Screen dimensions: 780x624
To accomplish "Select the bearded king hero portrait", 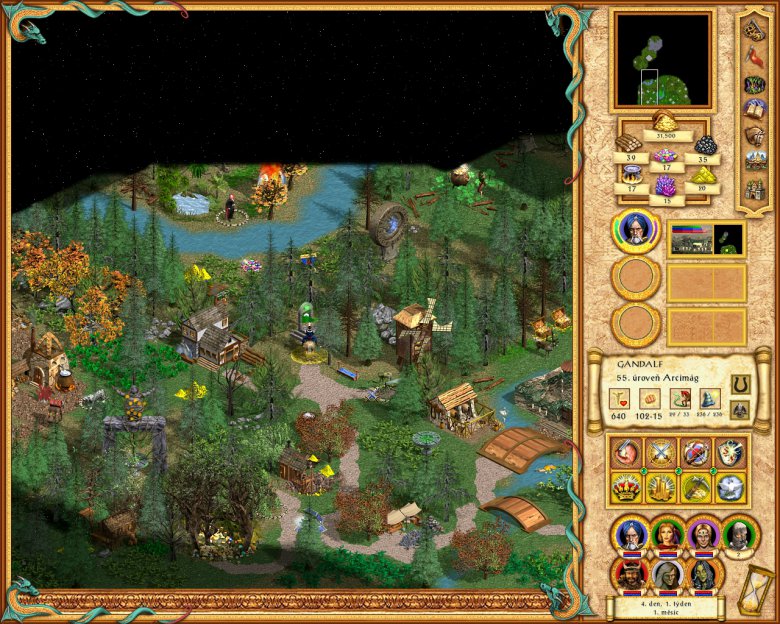I will pos(631,573).
